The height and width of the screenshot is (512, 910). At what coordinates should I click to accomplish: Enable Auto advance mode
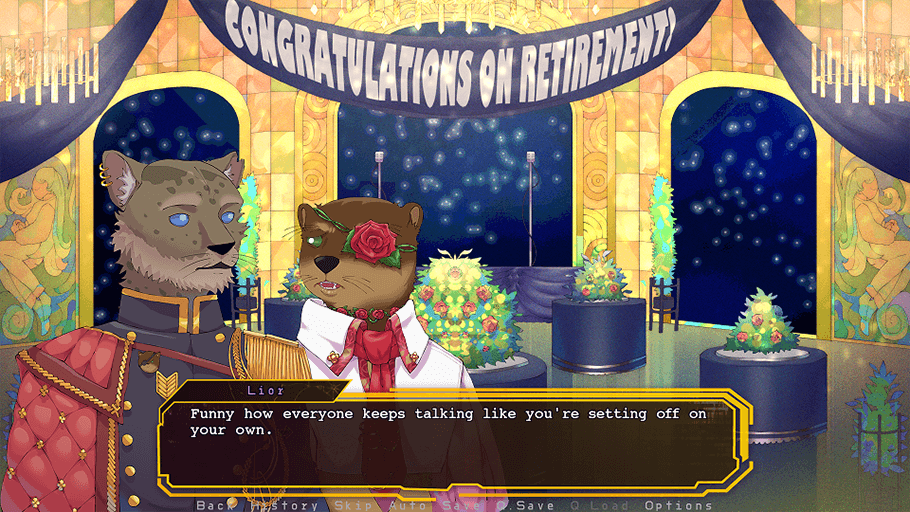[406, 505]
